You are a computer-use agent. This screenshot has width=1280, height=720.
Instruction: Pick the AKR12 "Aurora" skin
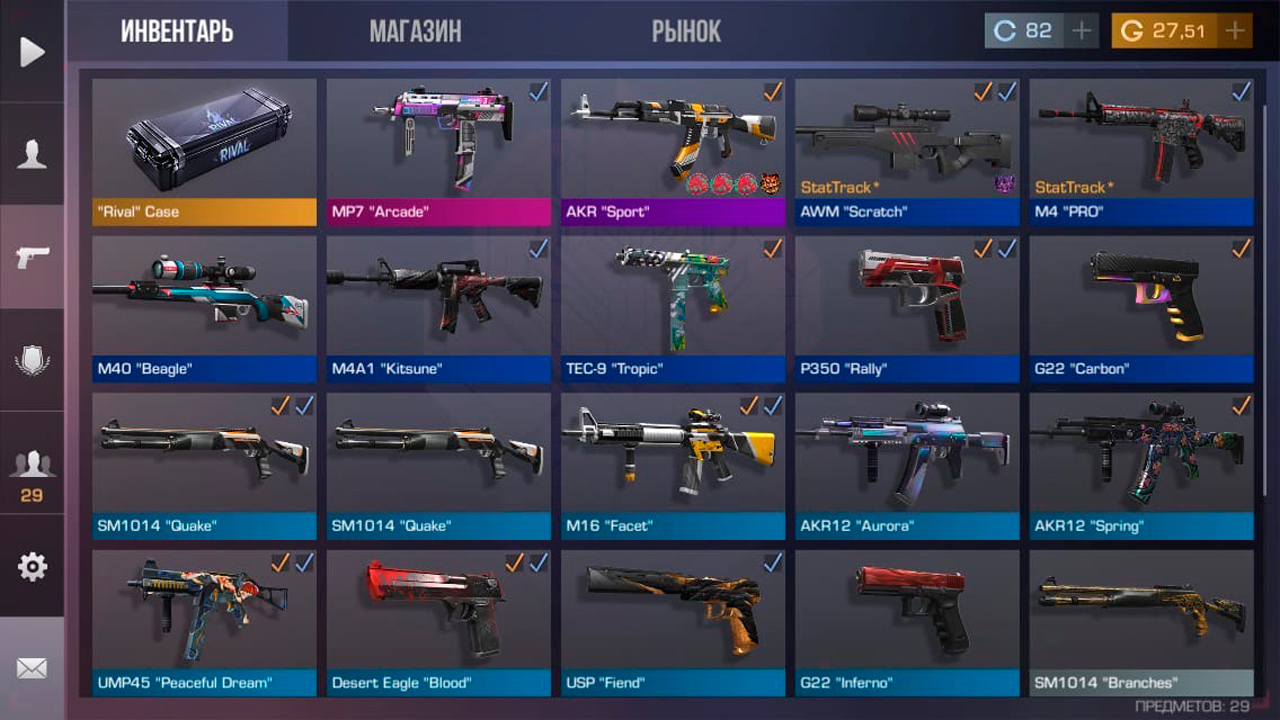(906, 466)
